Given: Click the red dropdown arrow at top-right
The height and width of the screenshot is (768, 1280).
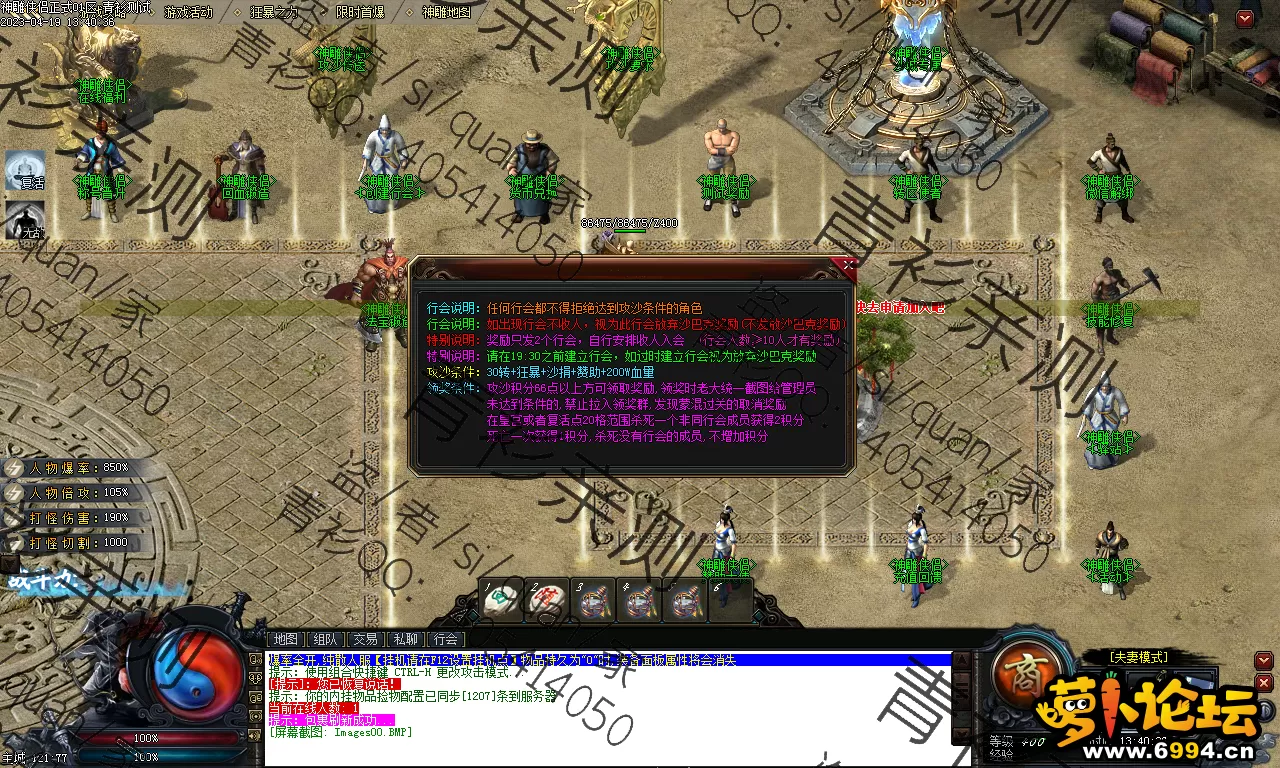Looking at the screenshot, I should pos(1244,18).
